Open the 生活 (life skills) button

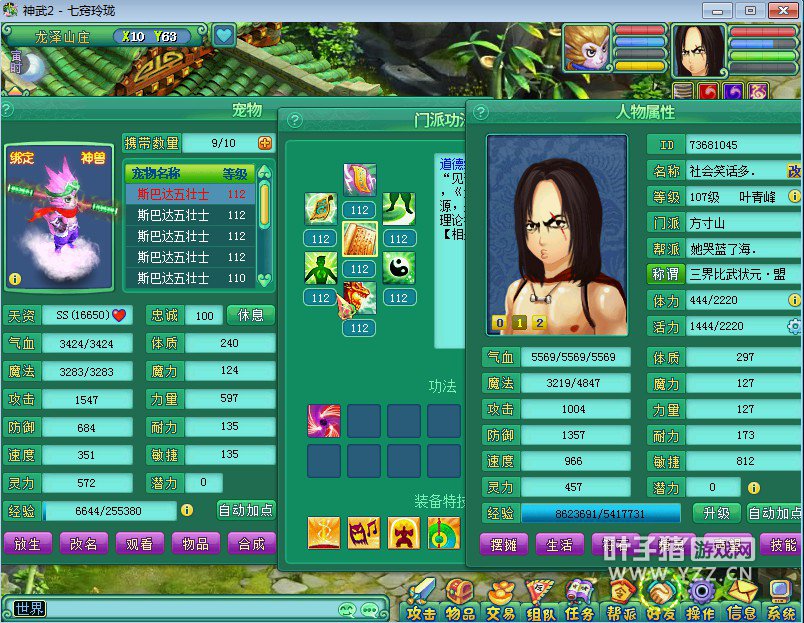[x=559, y=545]
